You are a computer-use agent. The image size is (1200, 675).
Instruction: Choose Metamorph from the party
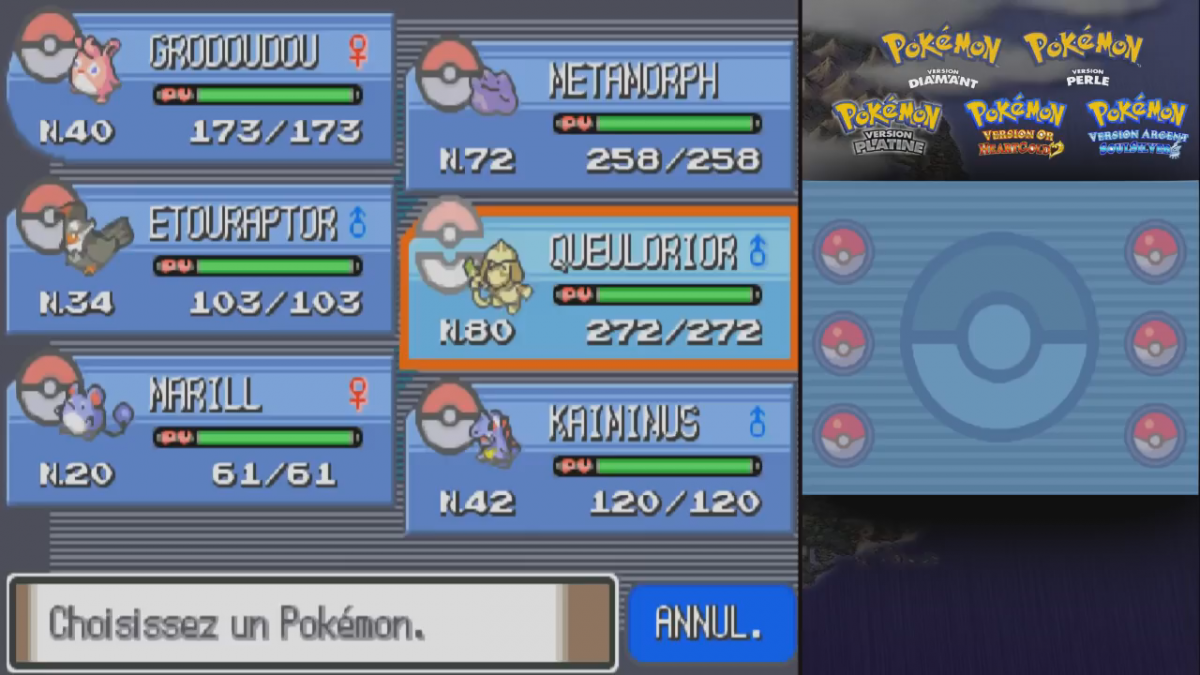598,116
